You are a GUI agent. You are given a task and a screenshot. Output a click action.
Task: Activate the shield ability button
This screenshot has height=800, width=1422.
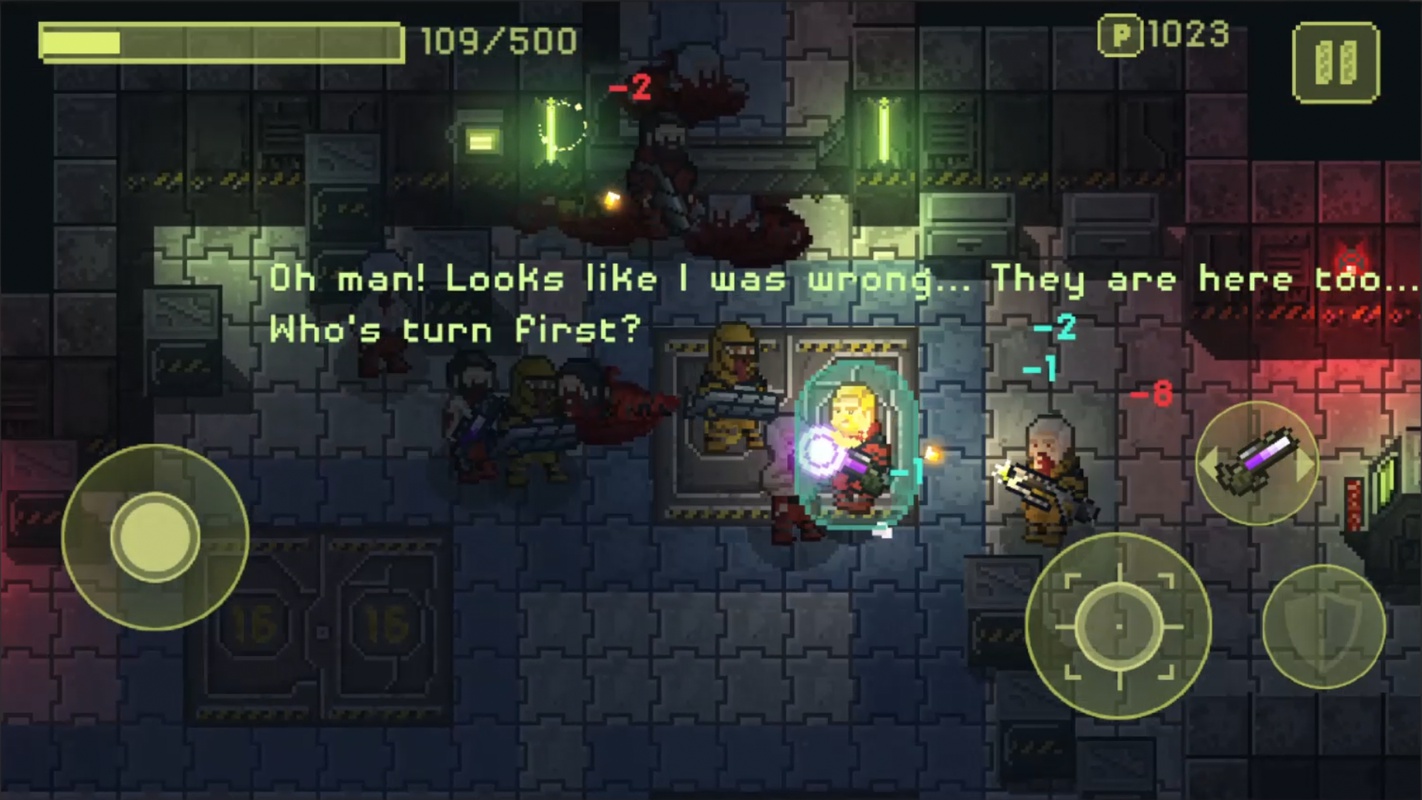pyautogui.click(x=1324, y=627)
